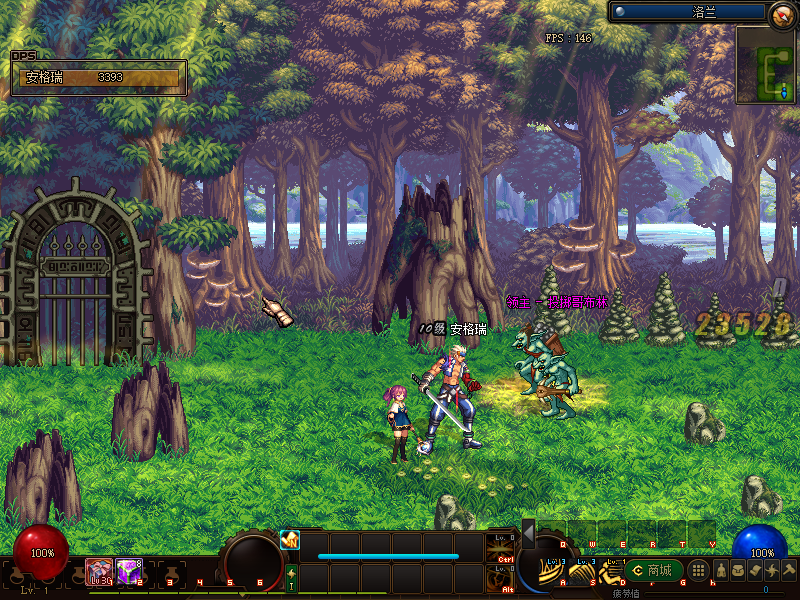
Task: Open the grid menu button
Action: click(699, 570)
